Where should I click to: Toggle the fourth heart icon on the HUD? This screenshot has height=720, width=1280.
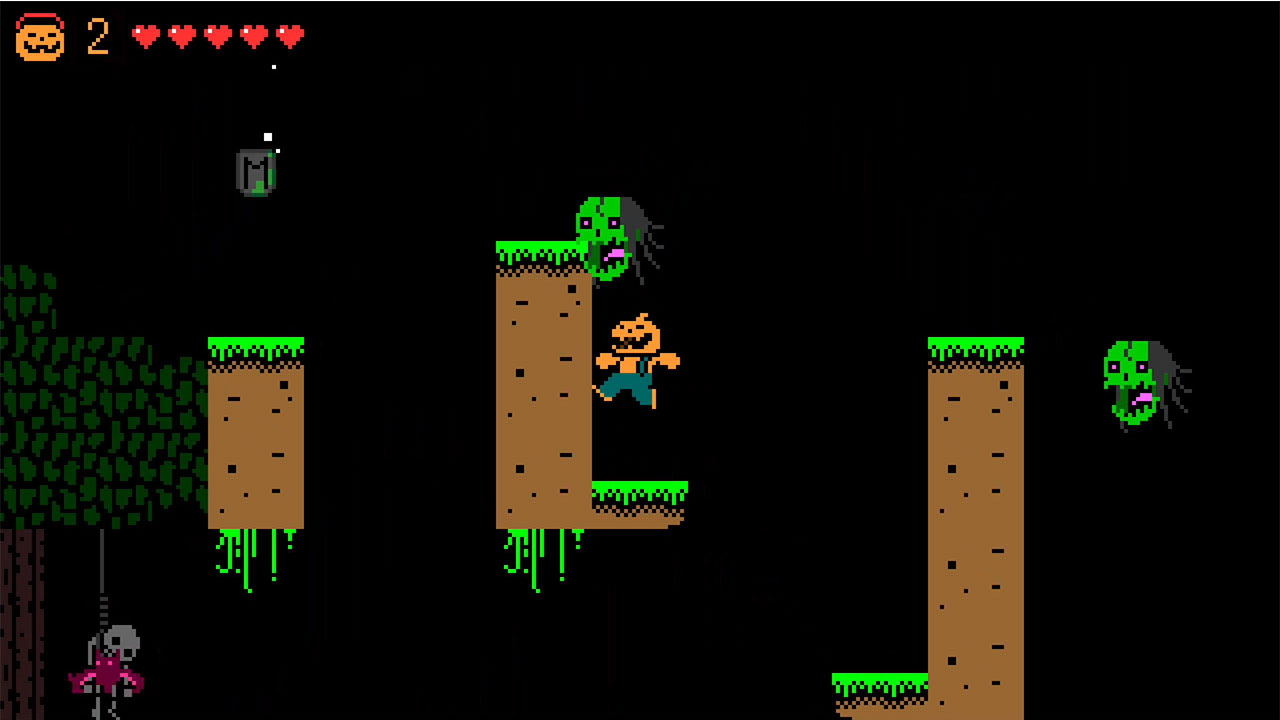click(253, 34)
